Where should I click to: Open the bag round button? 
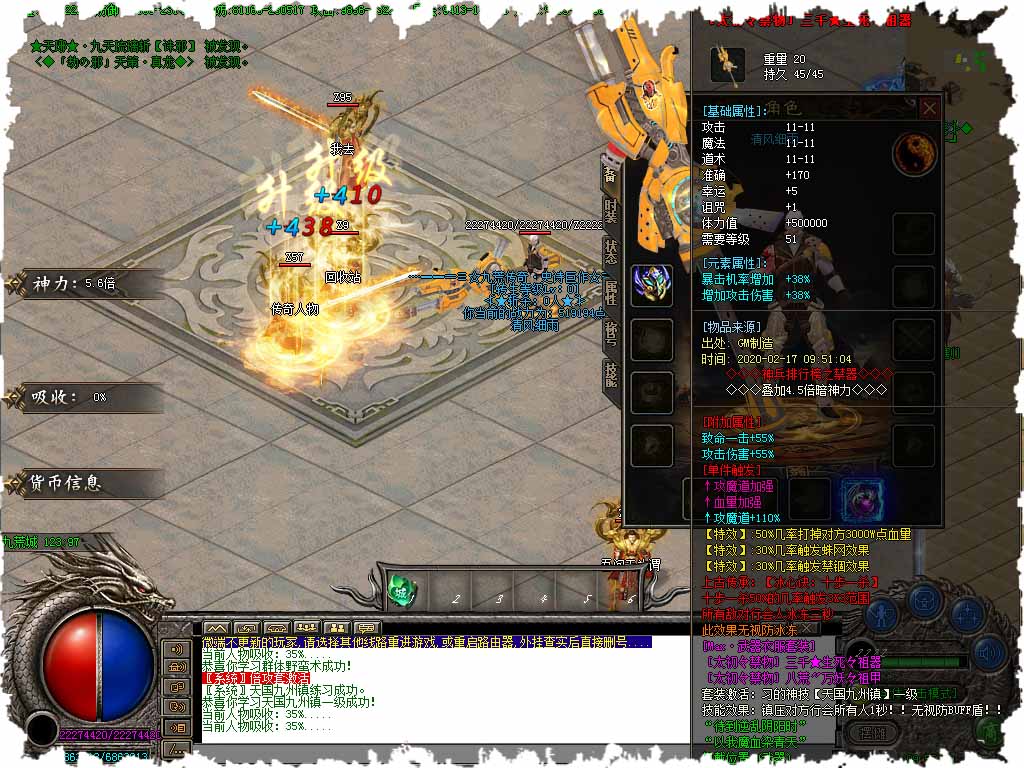pos(926,601)
